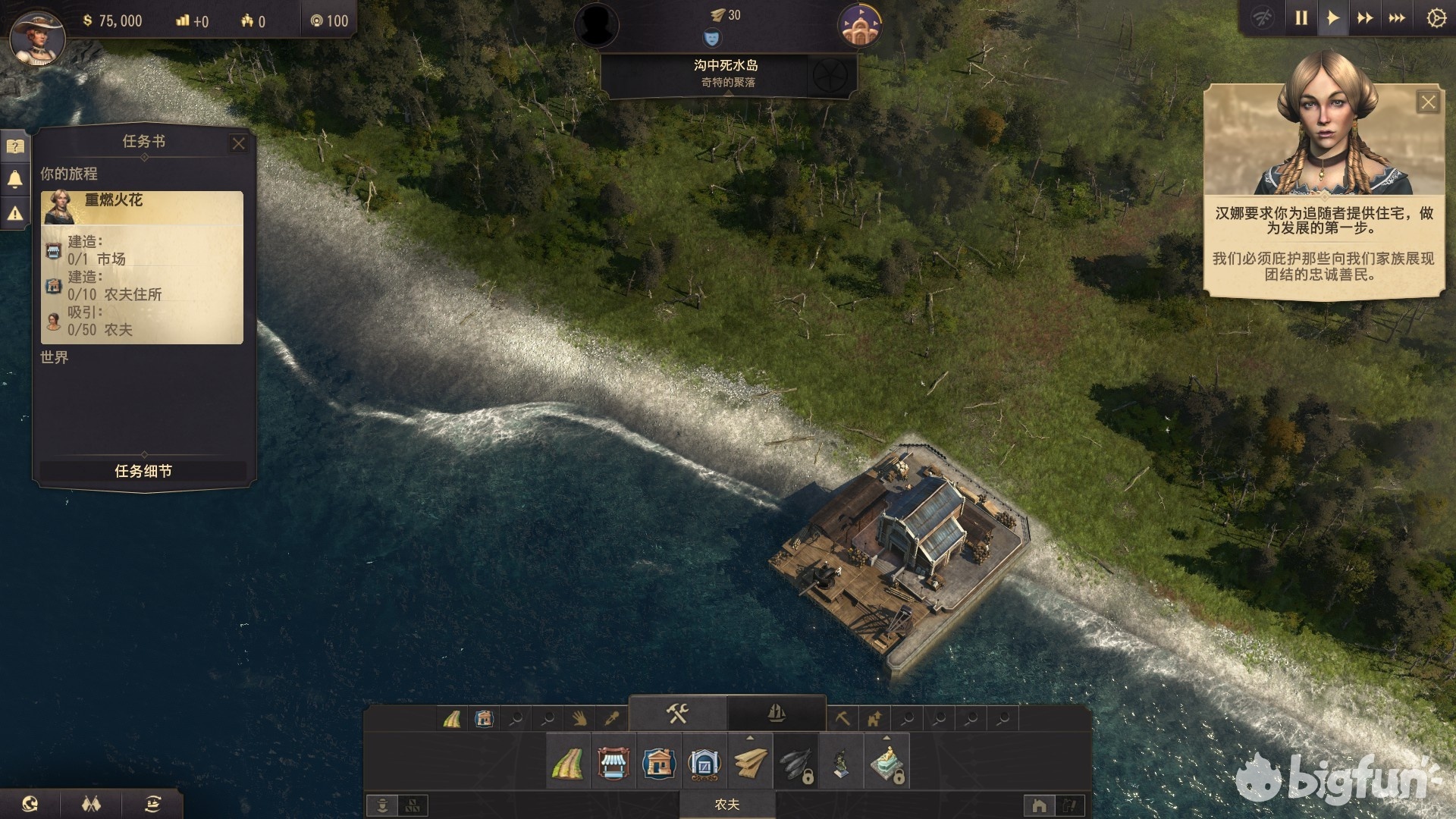Set game speed to triple fast-forward
Screen dimensions: 1456x819
pos(1397,18)
